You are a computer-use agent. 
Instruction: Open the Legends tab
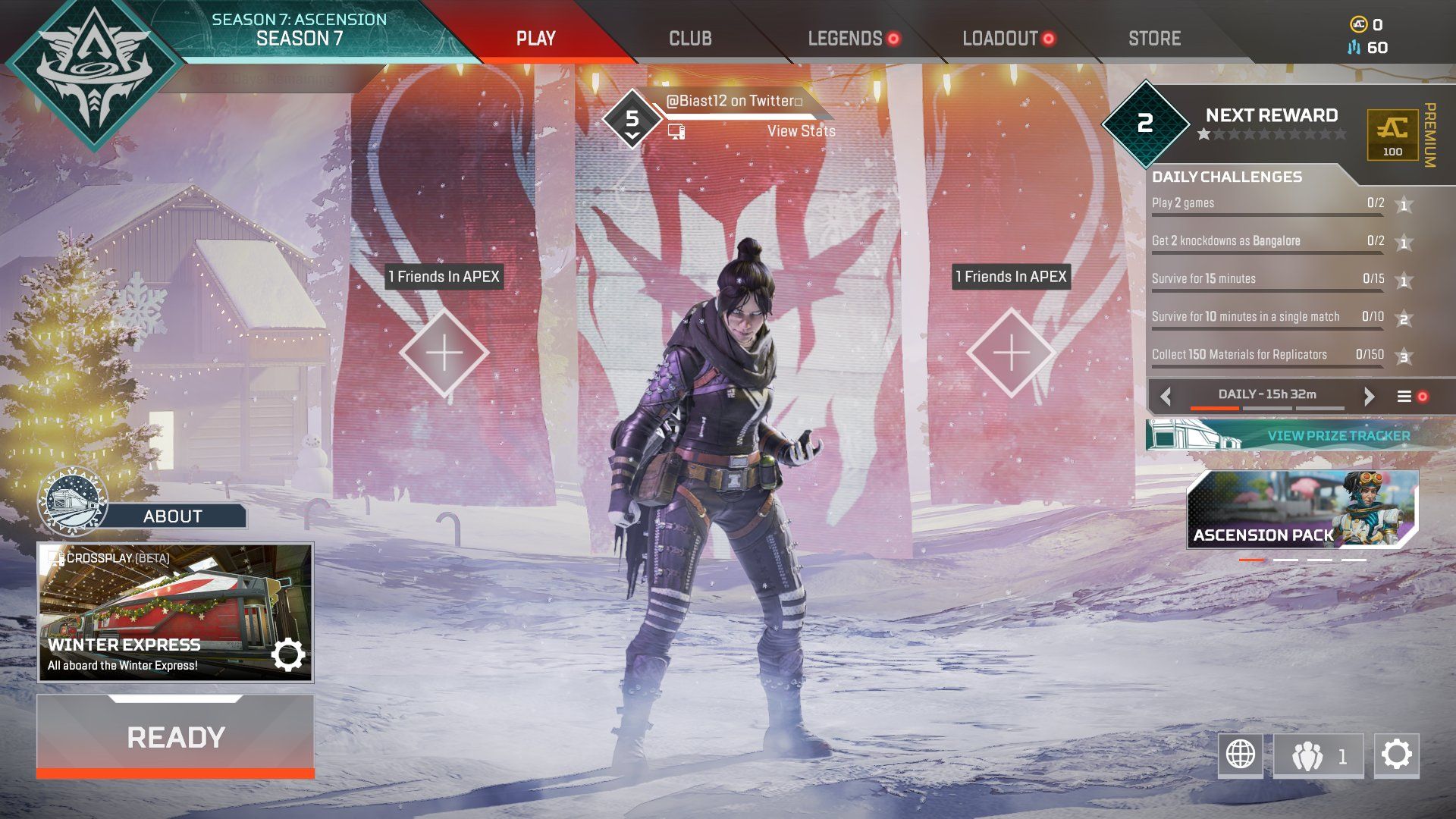(845, 39)
